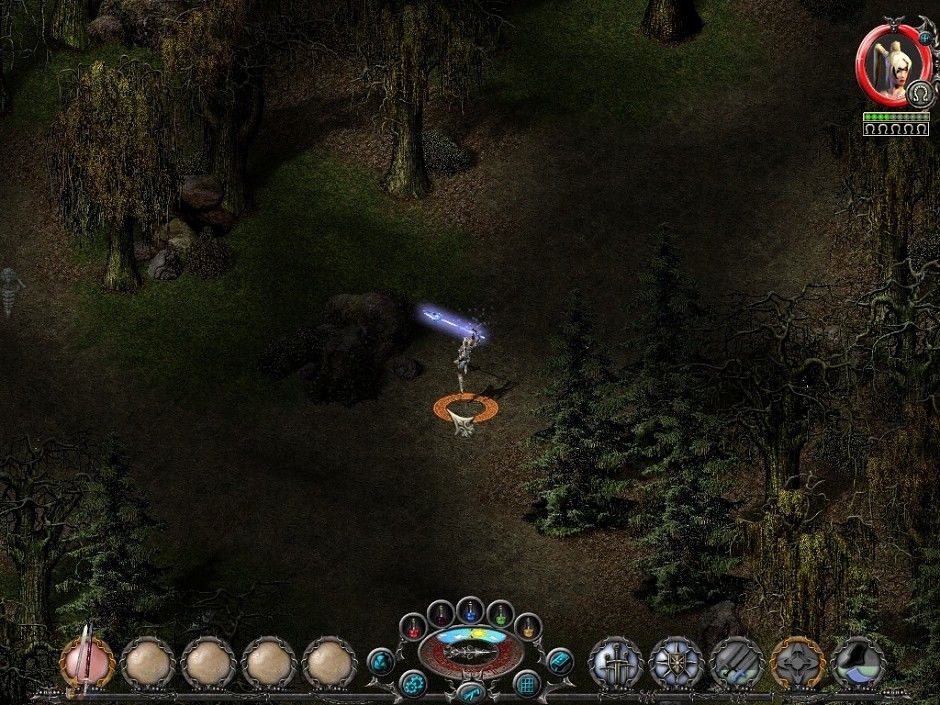Select the green swirl combat art slot
Viewport: 940px width, 705px height.
(858, 661)
